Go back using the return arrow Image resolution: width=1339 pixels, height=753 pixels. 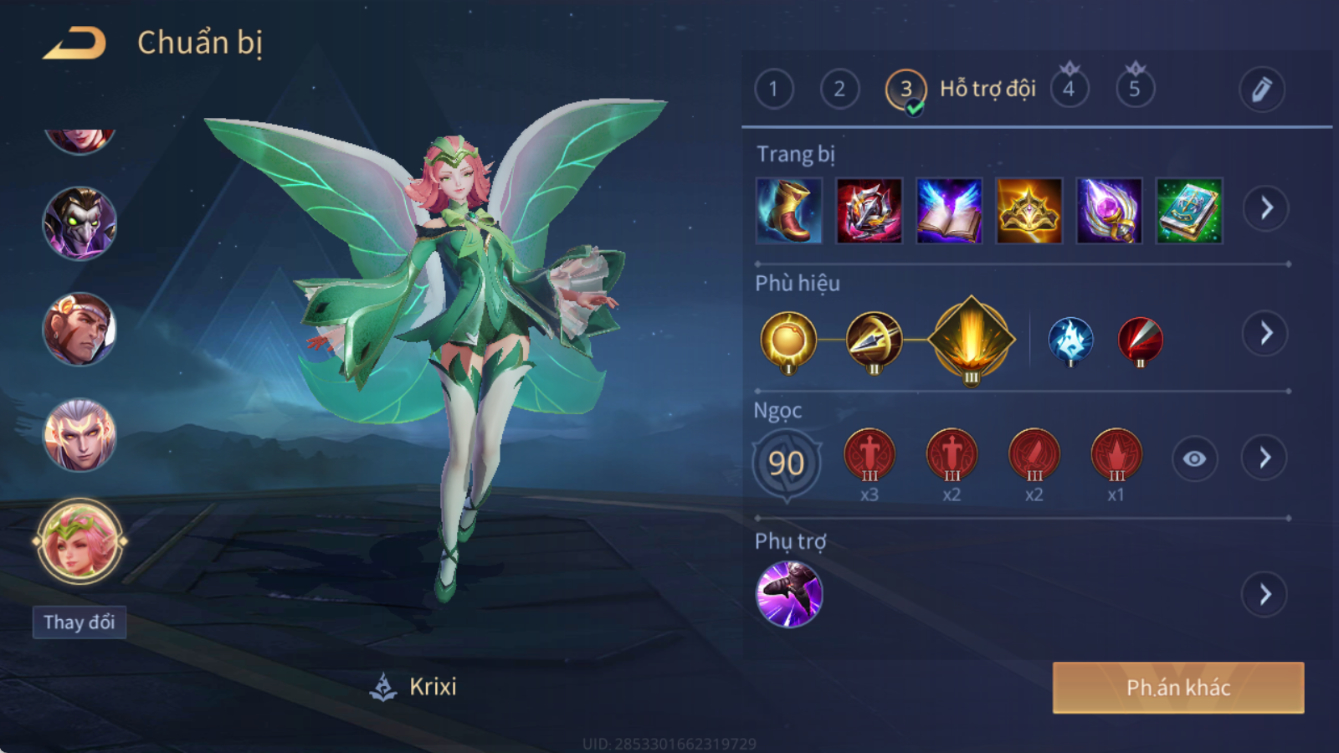[75, 43]
